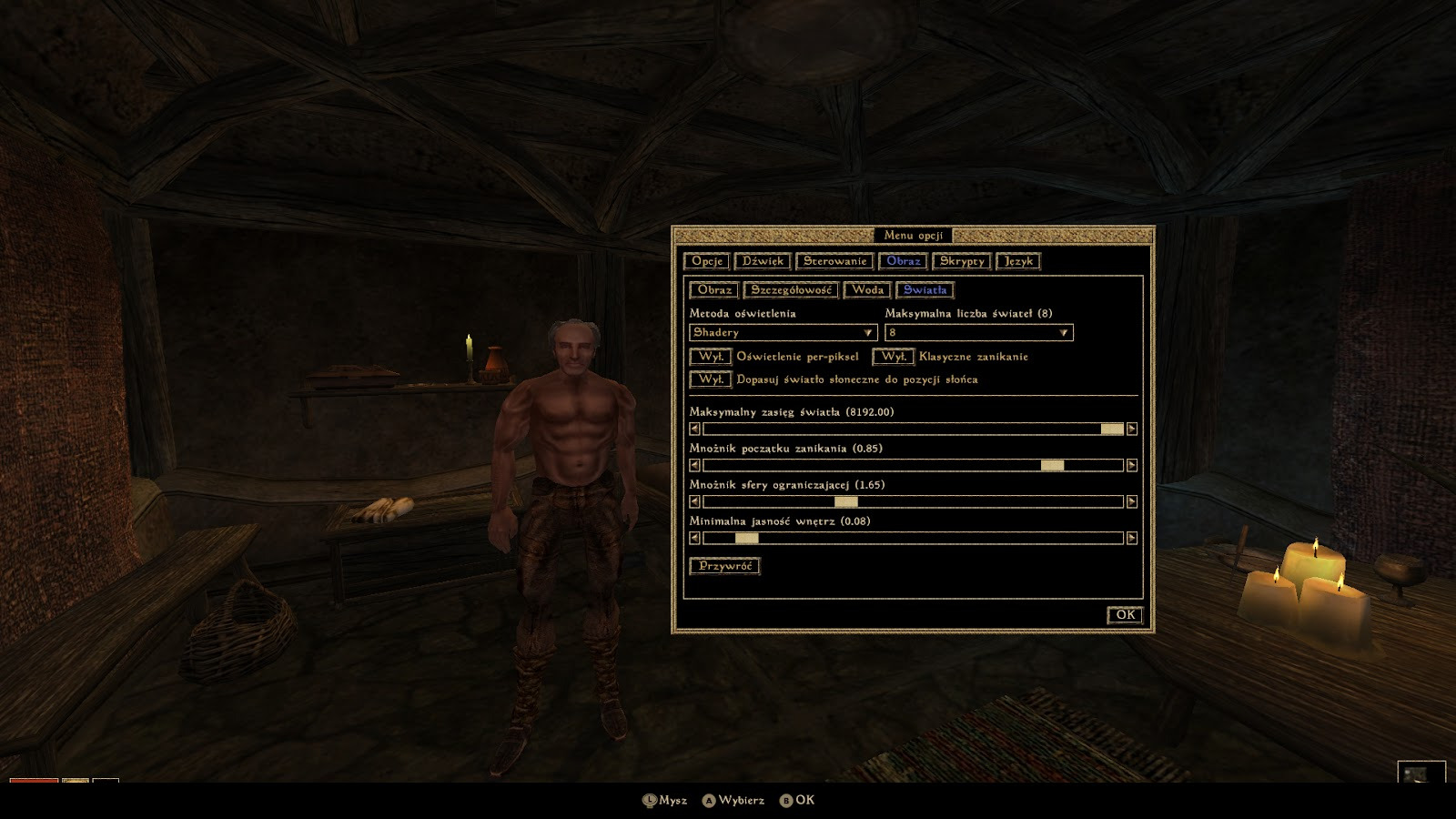The image size is (1456, 819).
Task: Open the Dźwięk settings tab
Action: tap(763, 261)
